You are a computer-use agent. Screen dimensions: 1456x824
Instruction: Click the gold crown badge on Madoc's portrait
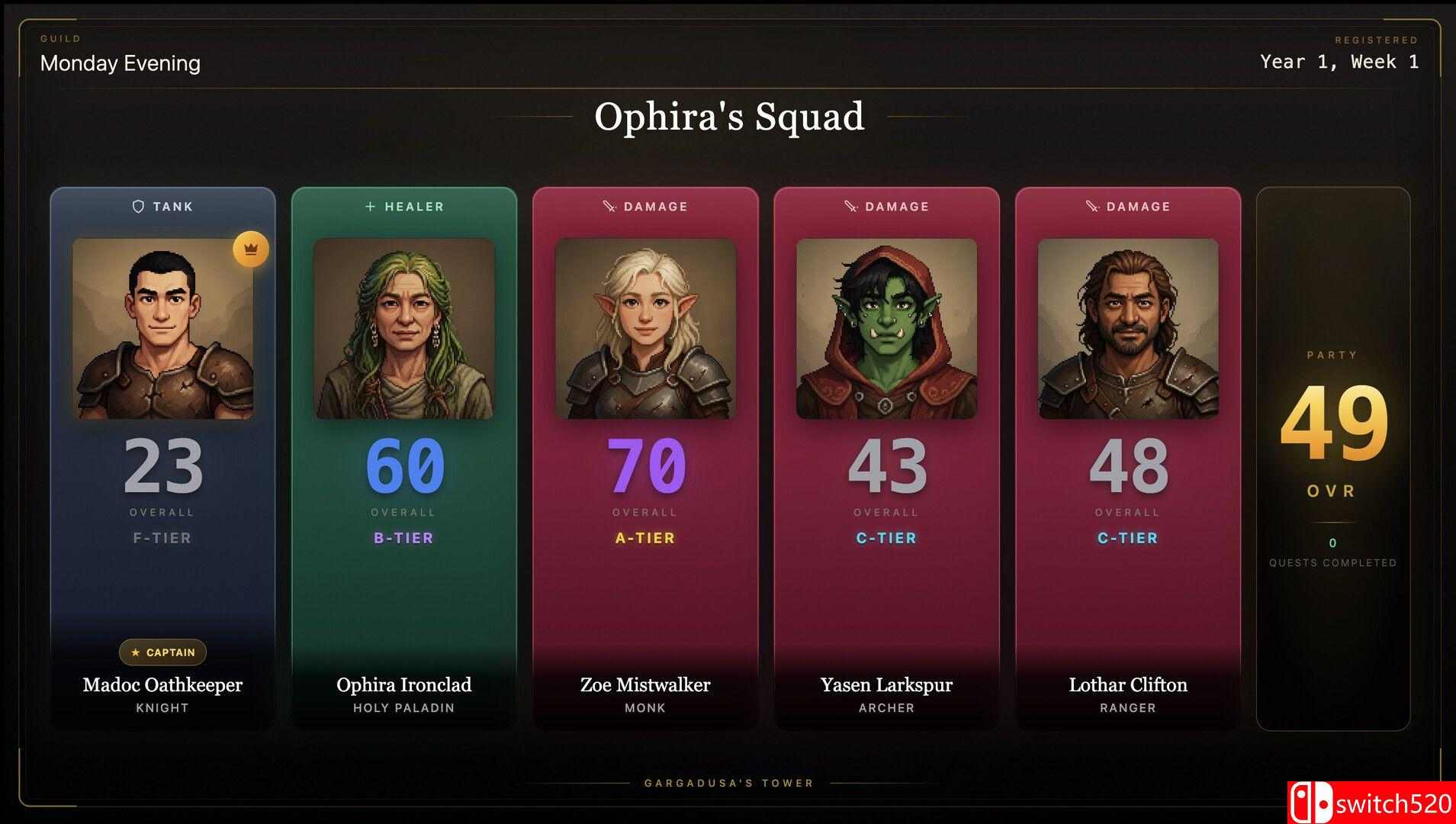tap(251, 249)
